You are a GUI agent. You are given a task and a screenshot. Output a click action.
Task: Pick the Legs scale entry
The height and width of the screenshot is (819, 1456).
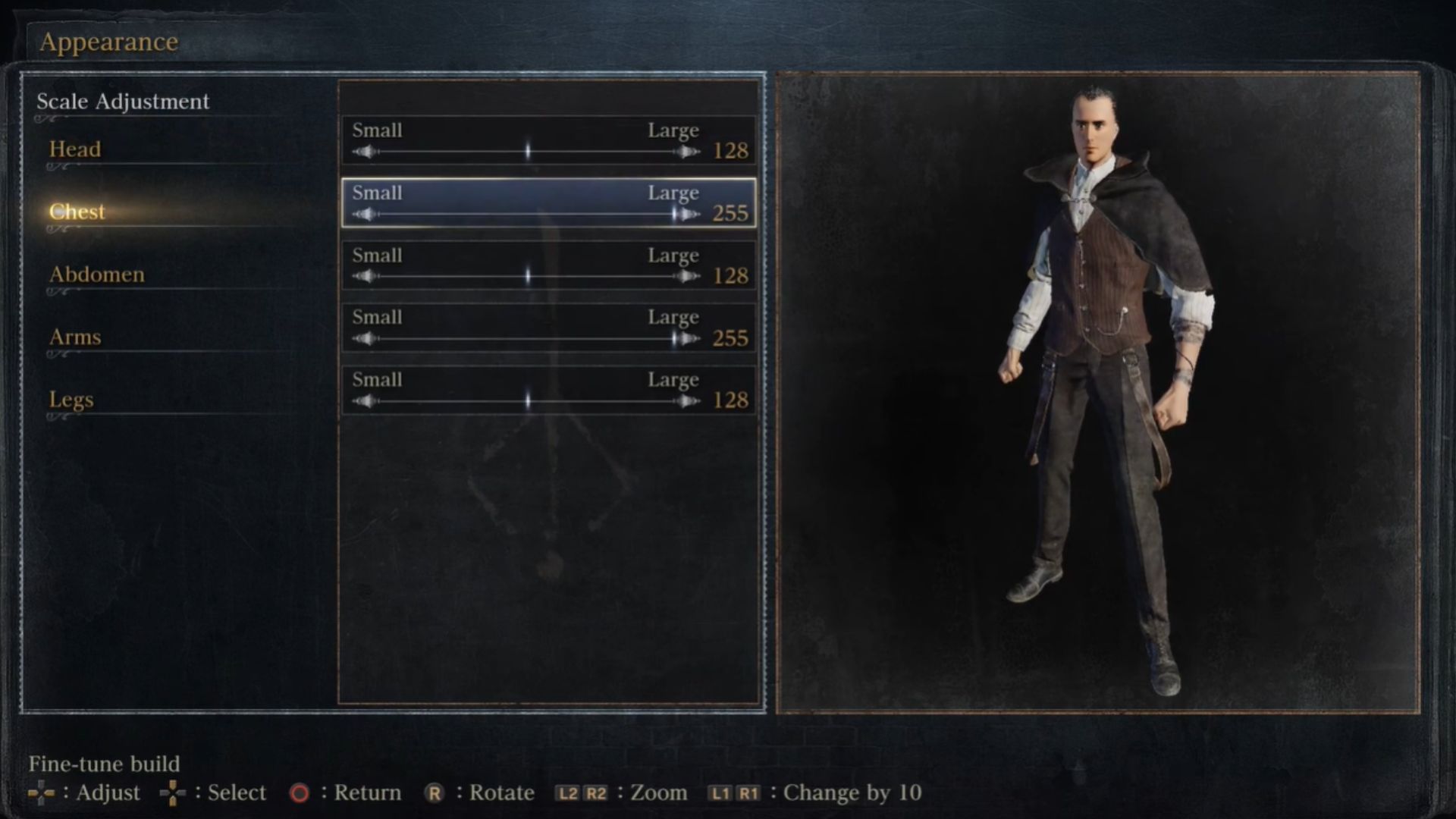click(x=71, y=400)
